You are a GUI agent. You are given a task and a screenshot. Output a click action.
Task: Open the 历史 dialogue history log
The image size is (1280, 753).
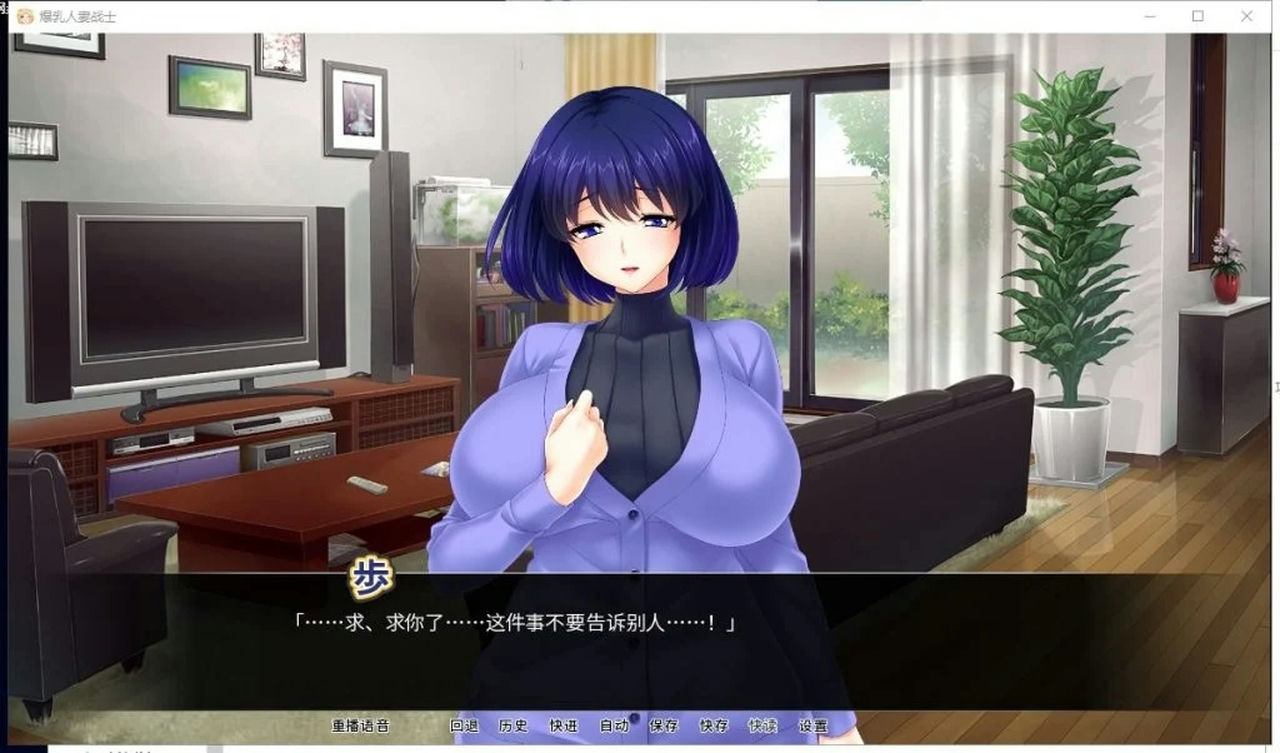(515, 727)
